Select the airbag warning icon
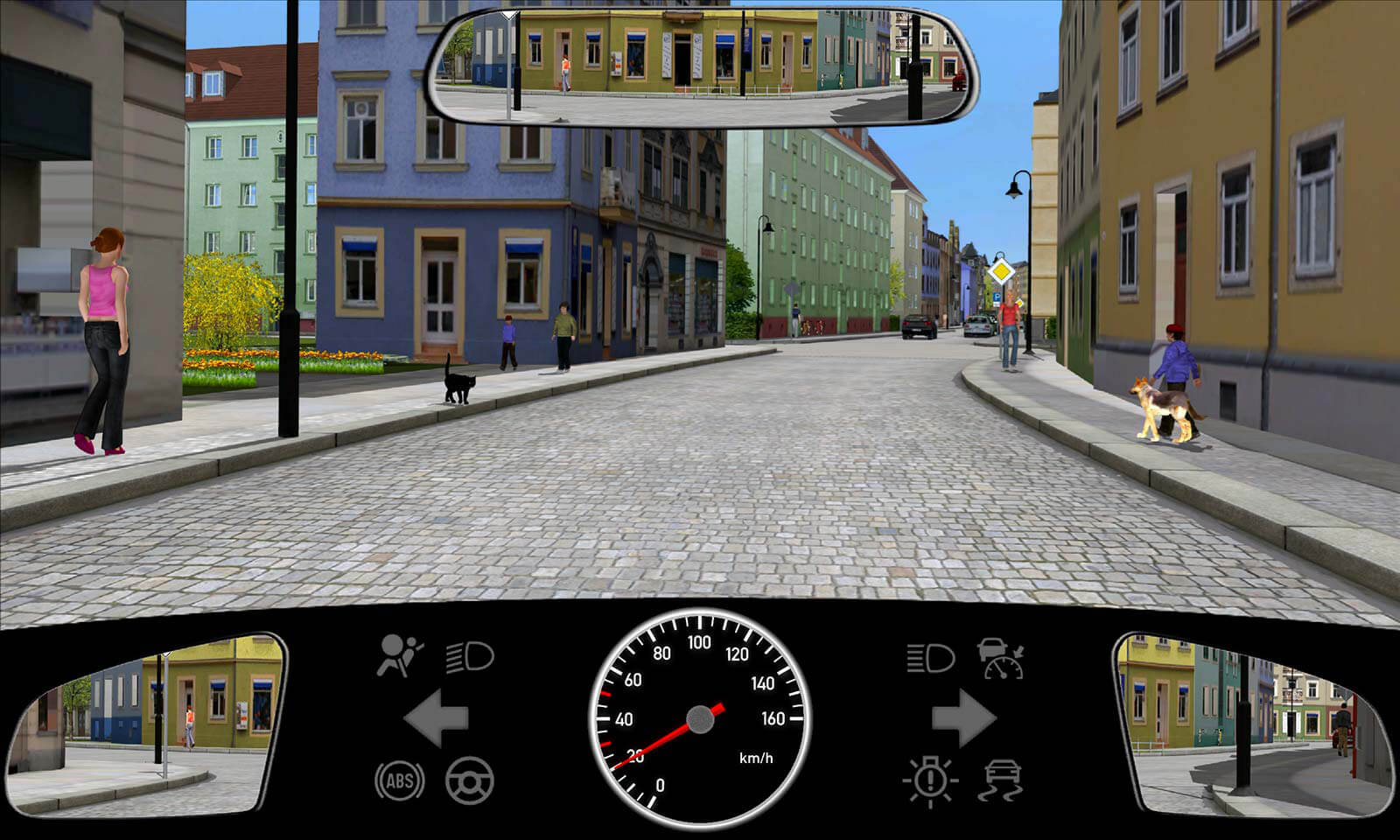Image resolution: width=1400 pixels, height=840 pixels. [399, 656]
